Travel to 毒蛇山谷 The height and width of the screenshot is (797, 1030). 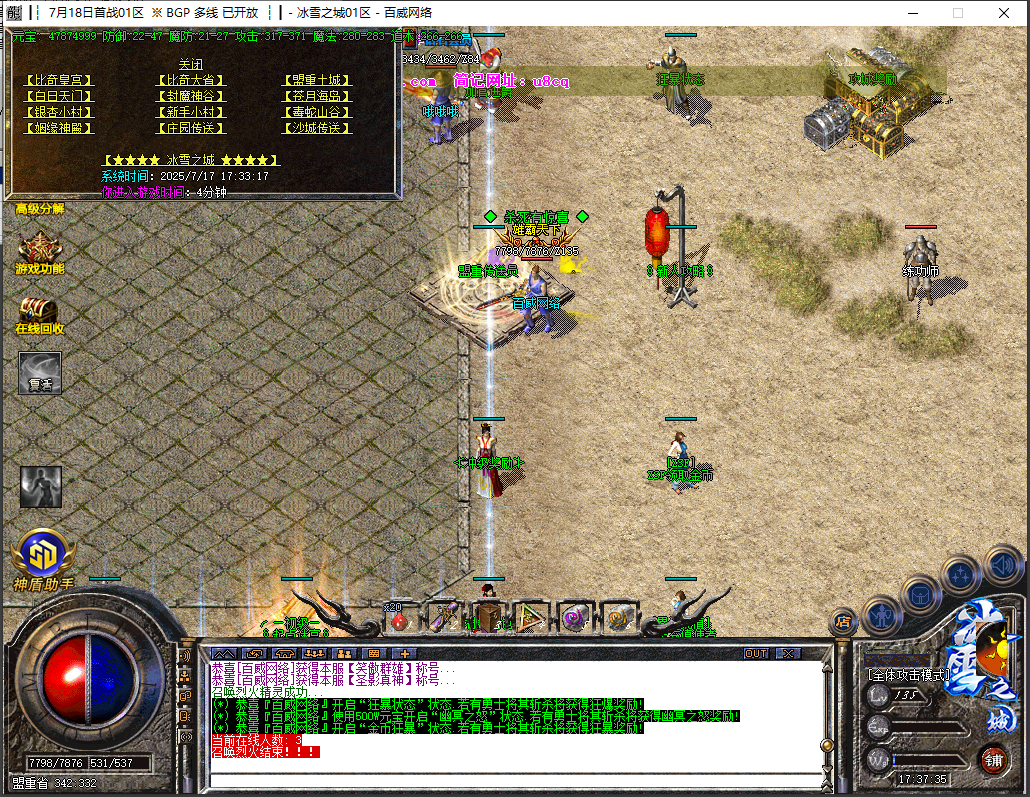coord(317,112)
